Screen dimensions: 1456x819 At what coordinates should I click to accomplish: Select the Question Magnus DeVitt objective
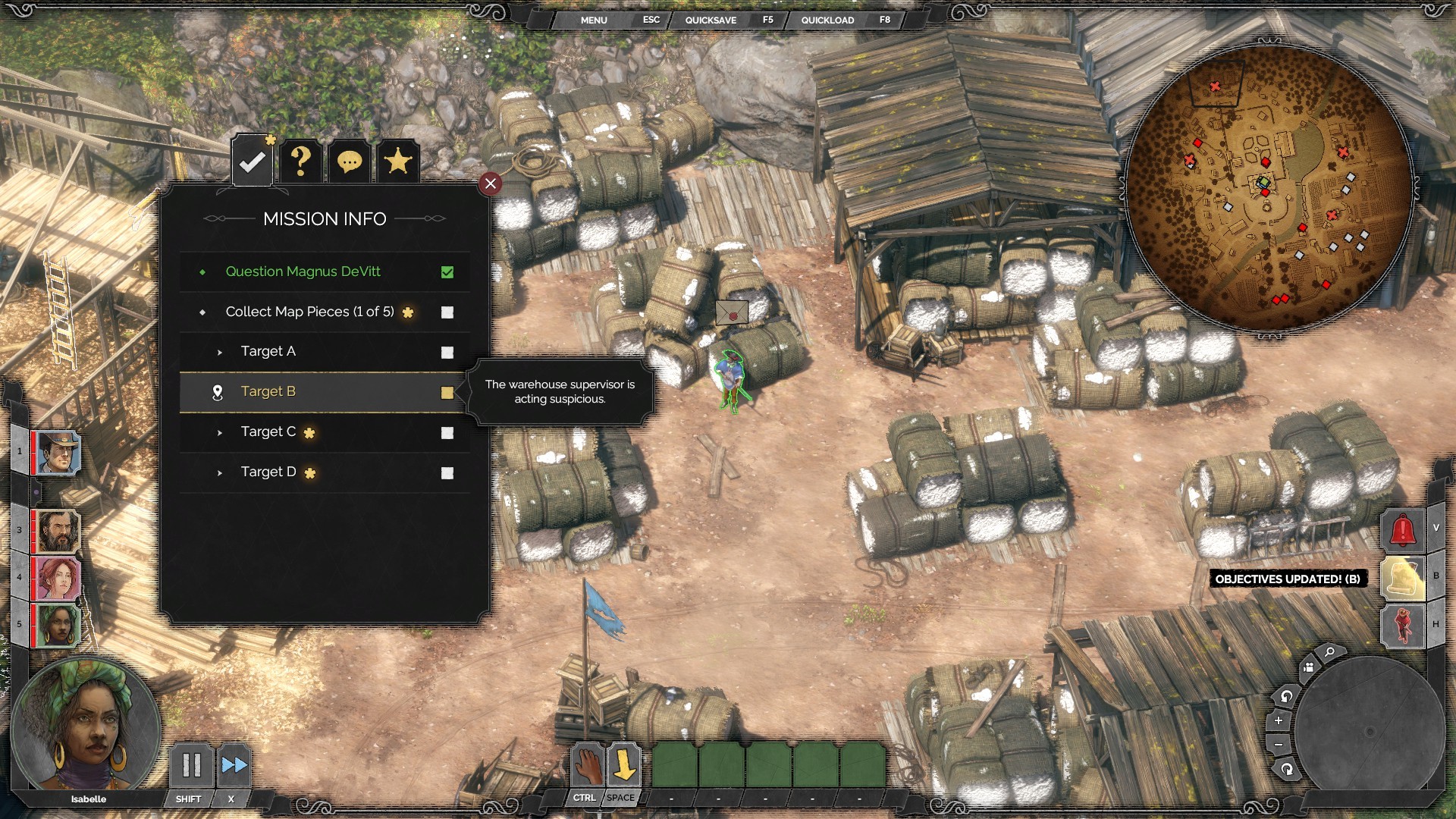click(303, 271)
